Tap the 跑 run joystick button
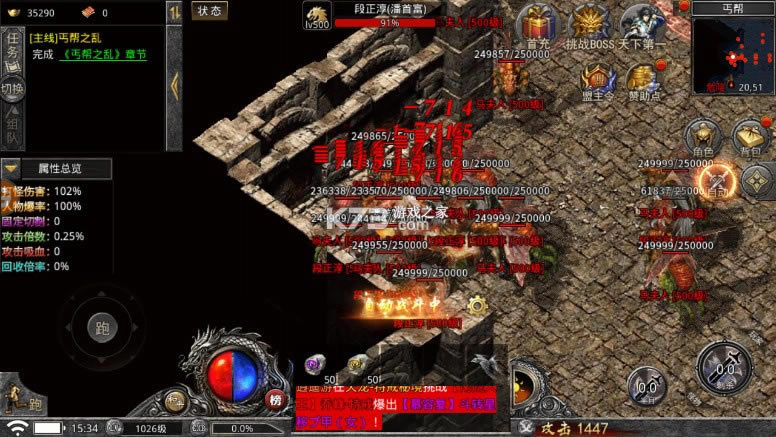 tap(101, 327)
